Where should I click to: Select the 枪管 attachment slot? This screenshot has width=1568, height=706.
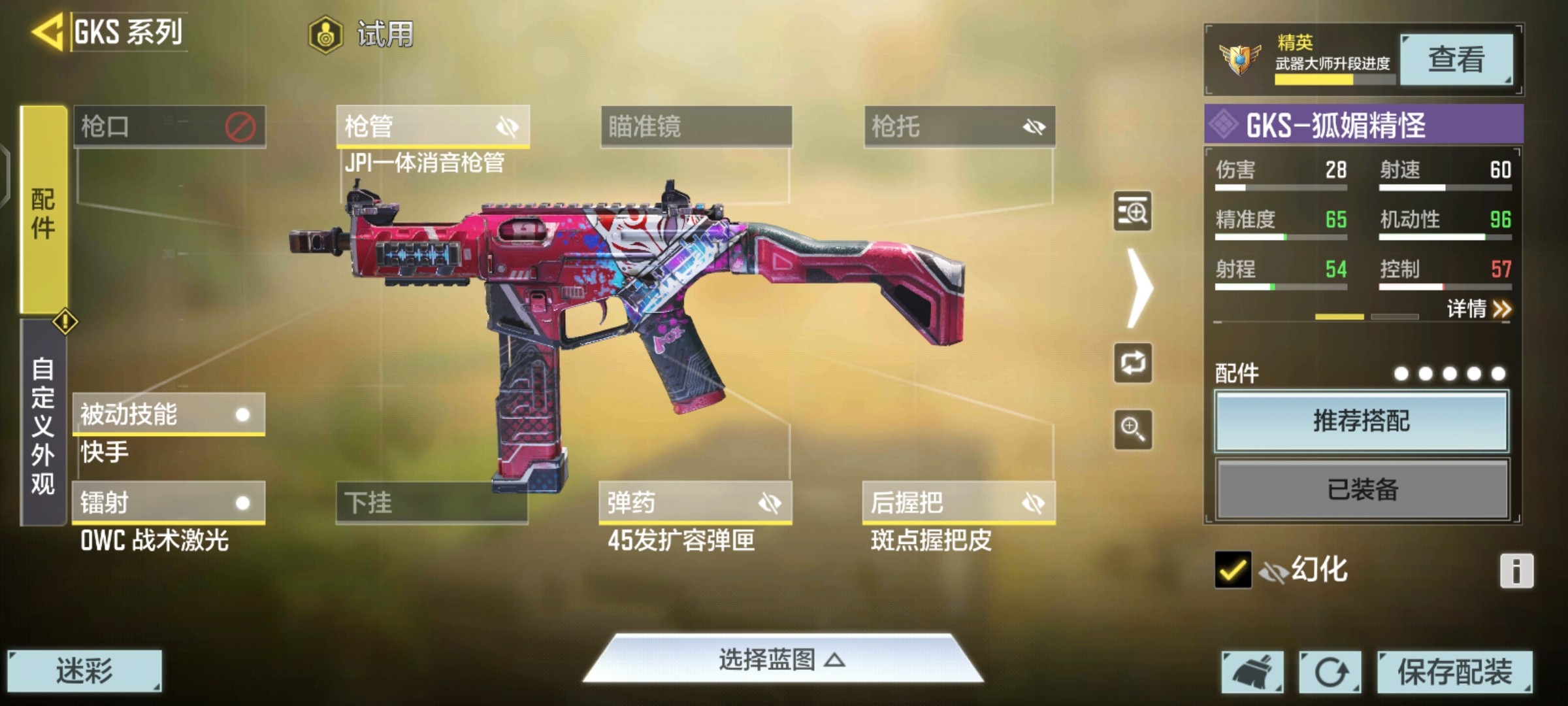click(x=432, y=126)
